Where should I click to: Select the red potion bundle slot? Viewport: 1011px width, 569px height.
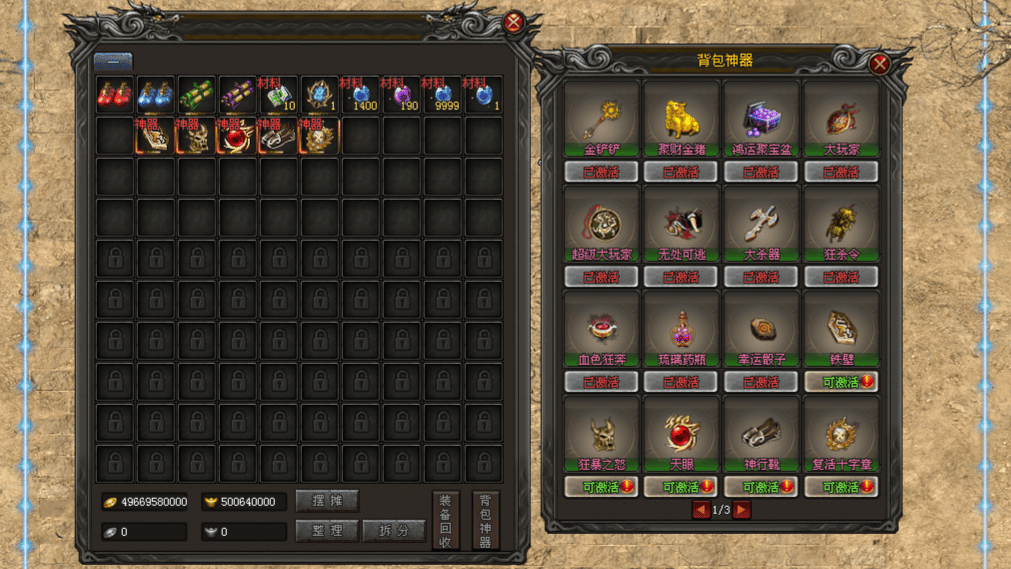point(114,95)
